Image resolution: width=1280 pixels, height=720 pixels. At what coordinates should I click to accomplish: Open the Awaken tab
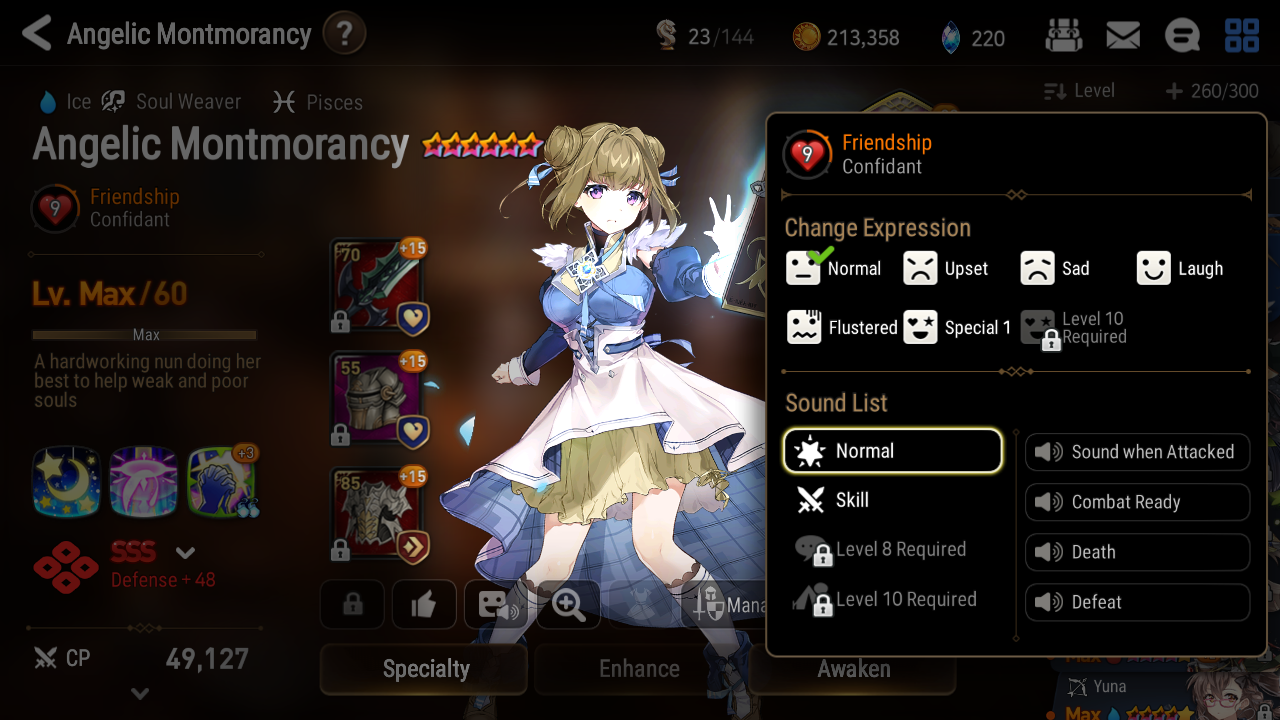853,668
